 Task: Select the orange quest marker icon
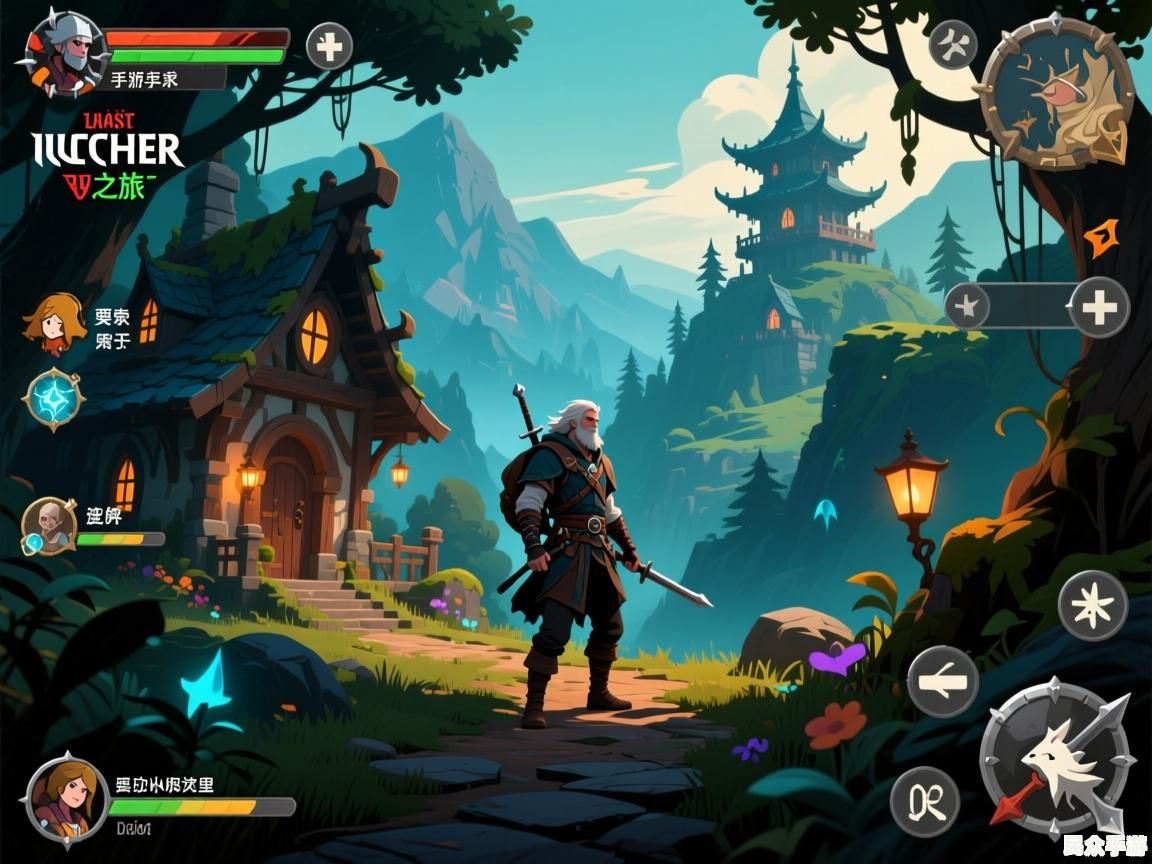(1100, 237)
